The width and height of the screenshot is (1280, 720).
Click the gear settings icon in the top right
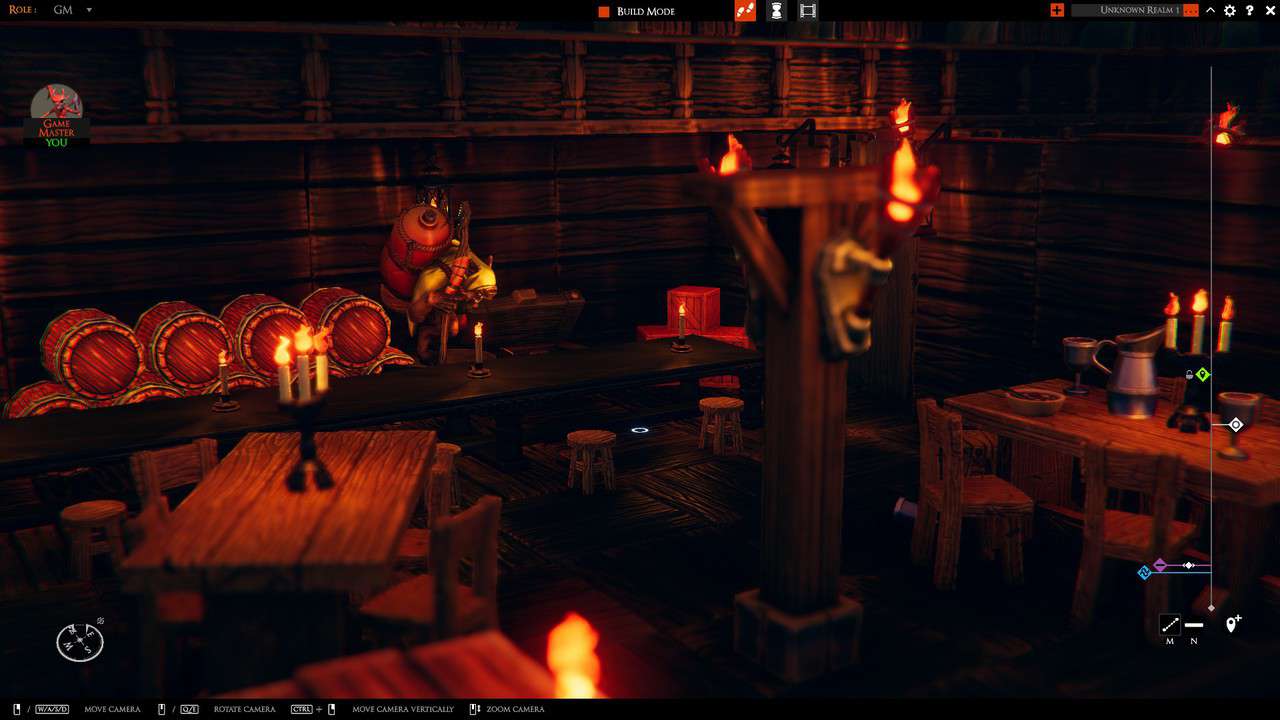tap(1229, 10)
